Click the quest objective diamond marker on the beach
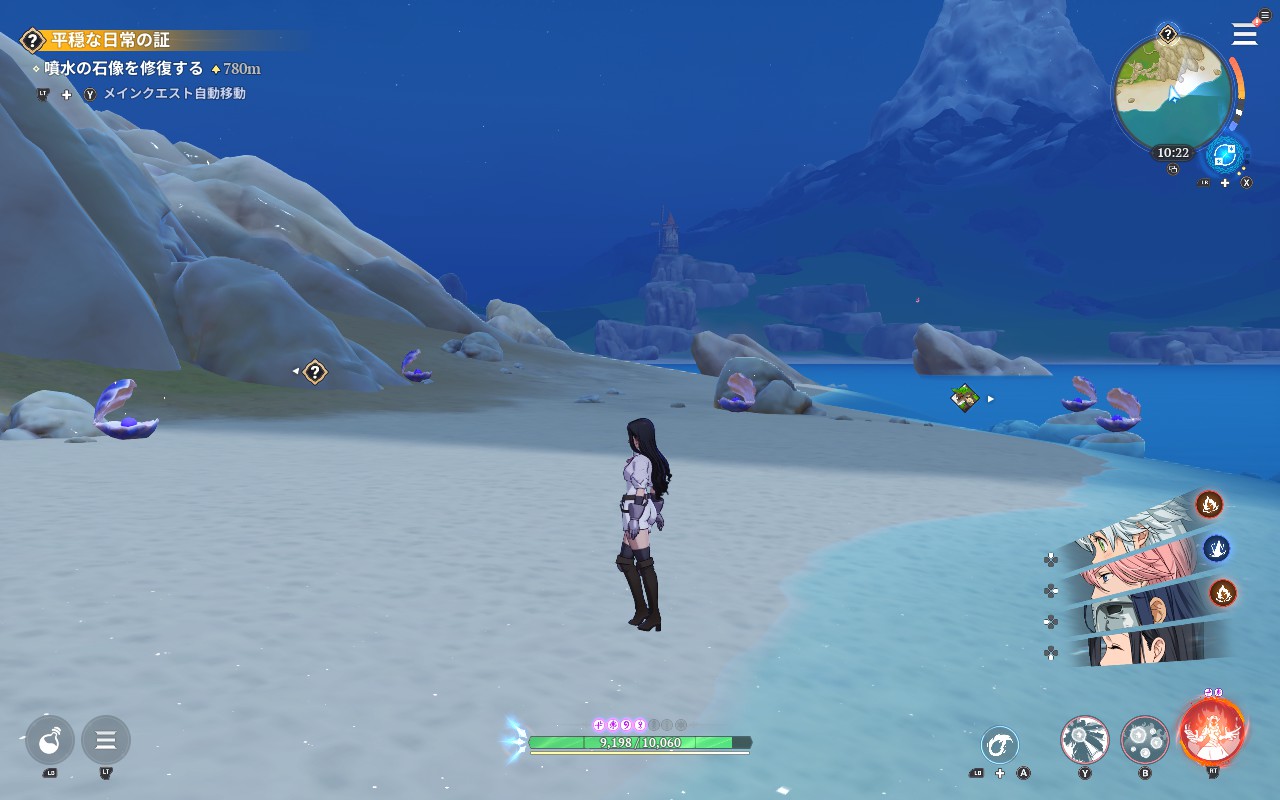The image size is (1280, 800). (315, 372)
